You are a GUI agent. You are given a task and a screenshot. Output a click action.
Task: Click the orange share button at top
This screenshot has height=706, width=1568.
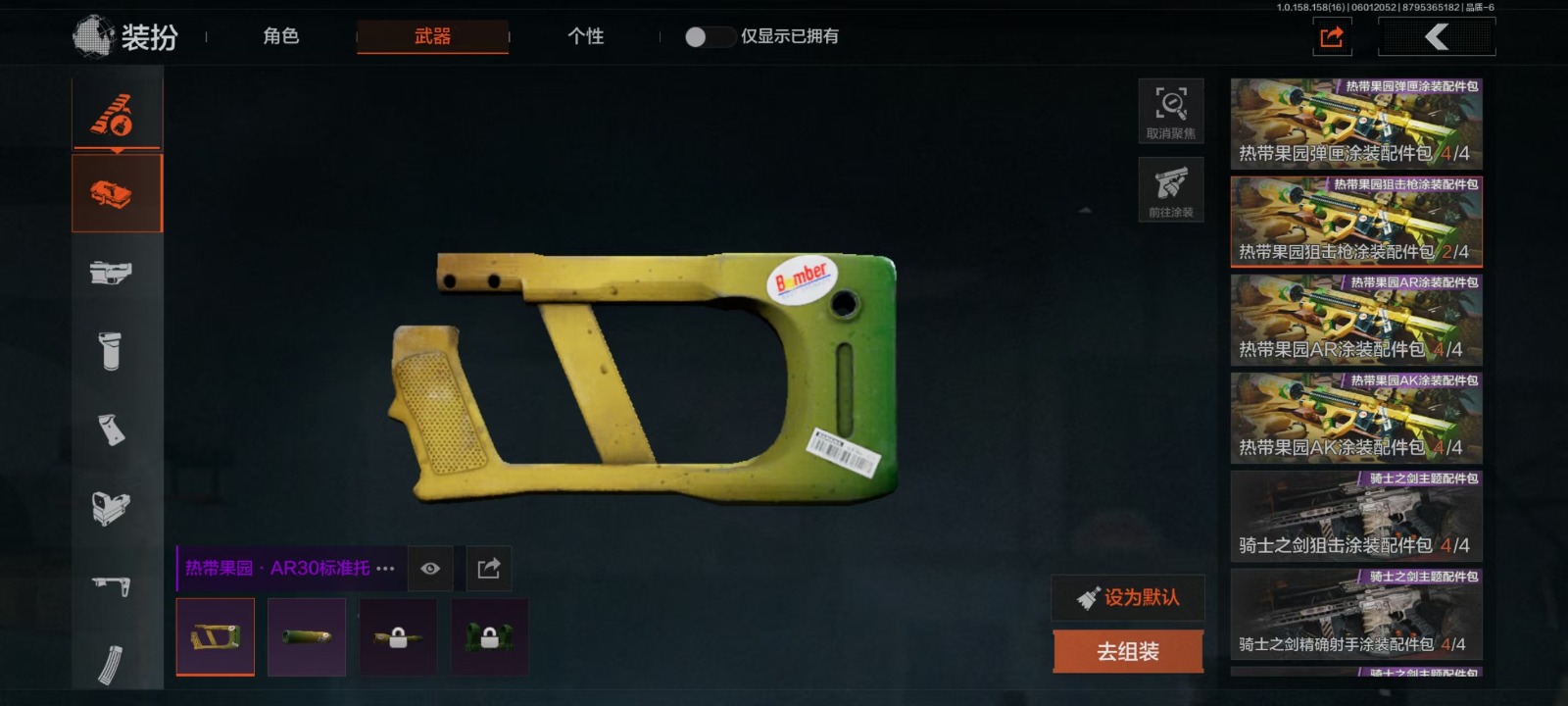[x=1331, y=37]
